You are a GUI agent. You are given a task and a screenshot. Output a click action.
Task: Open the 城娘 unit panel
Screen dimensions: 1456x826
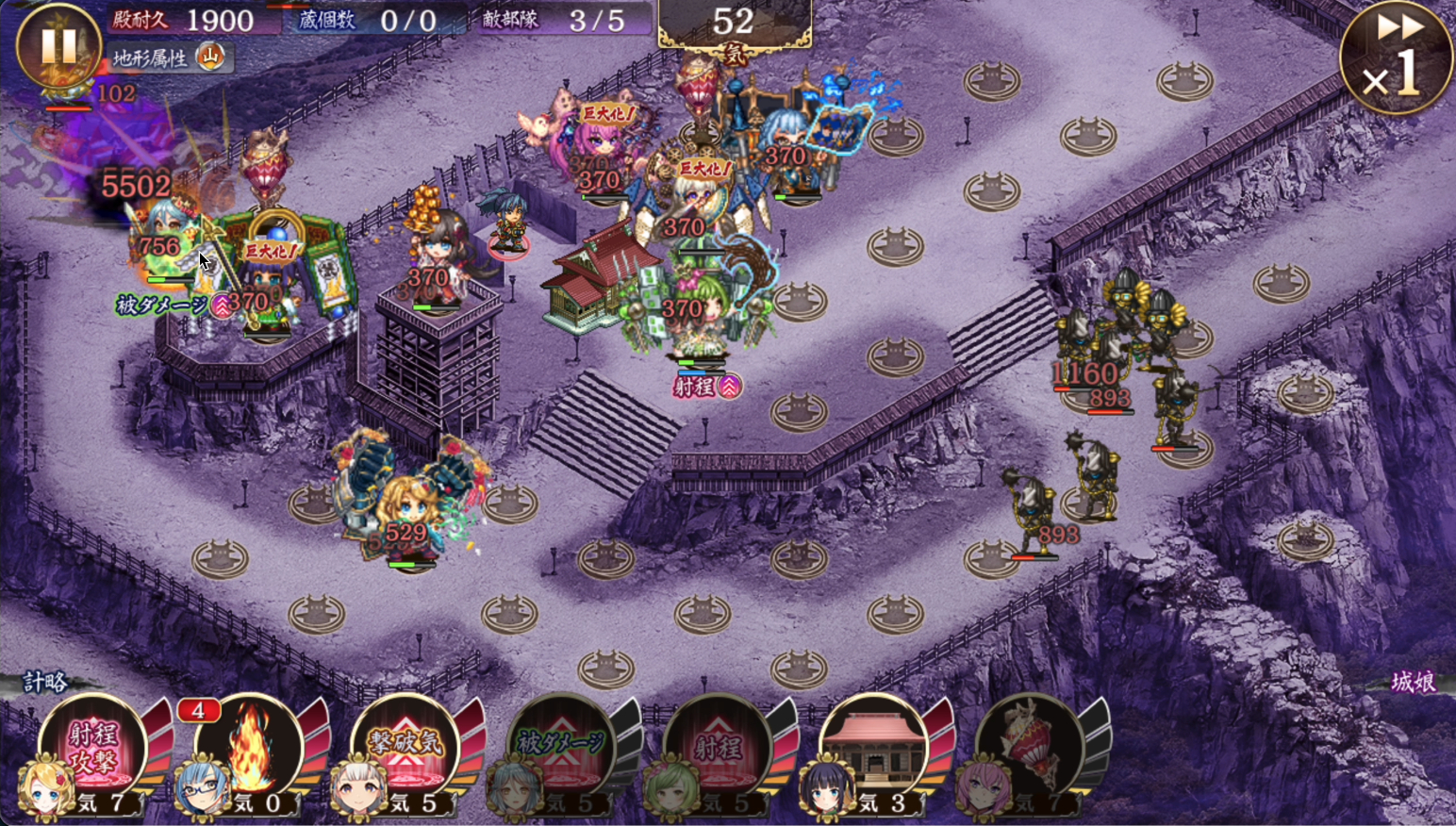[x=1413, y=682]
